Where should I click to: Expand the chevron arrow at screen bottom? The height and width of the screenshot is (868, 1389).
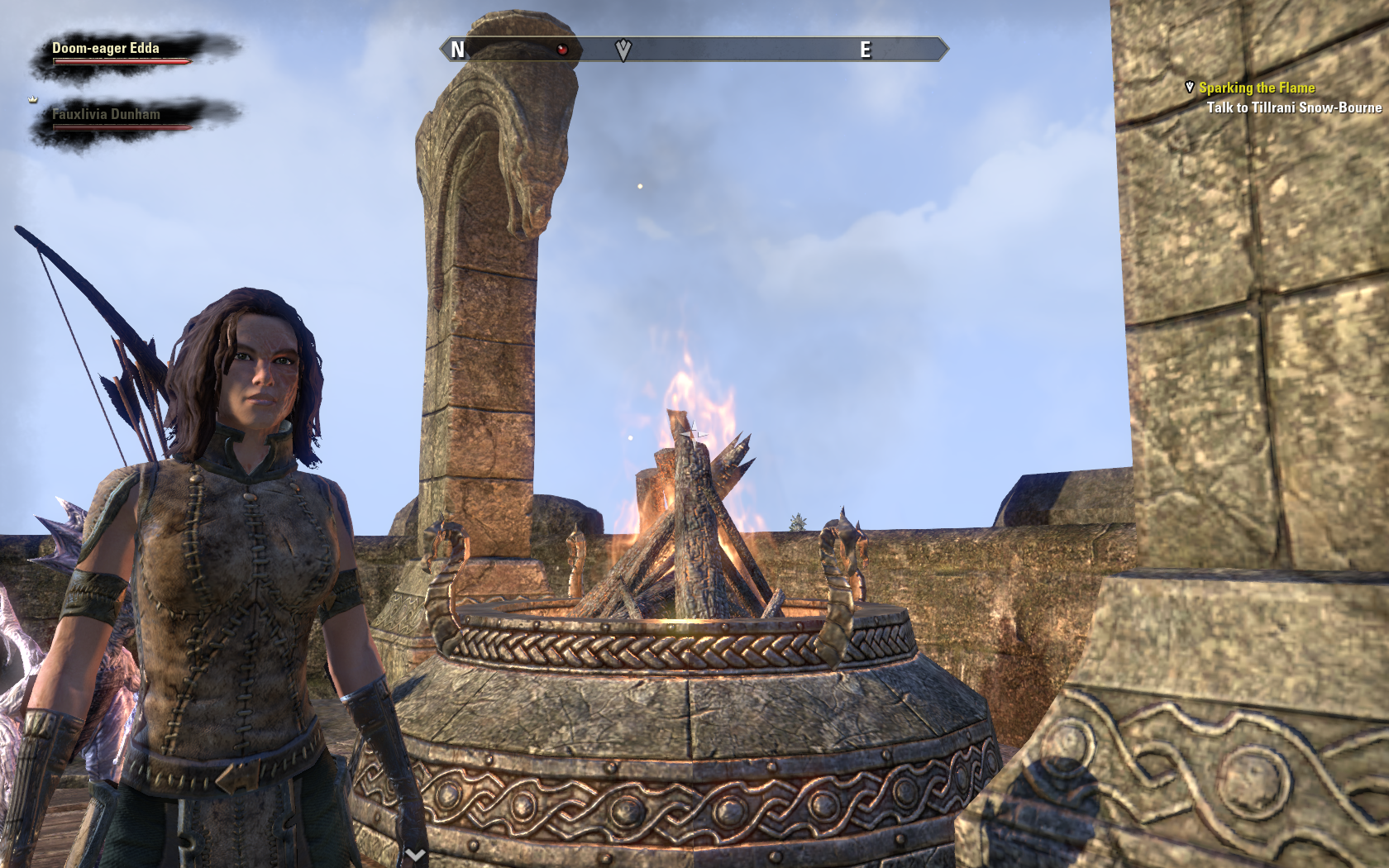click(415, 854)
